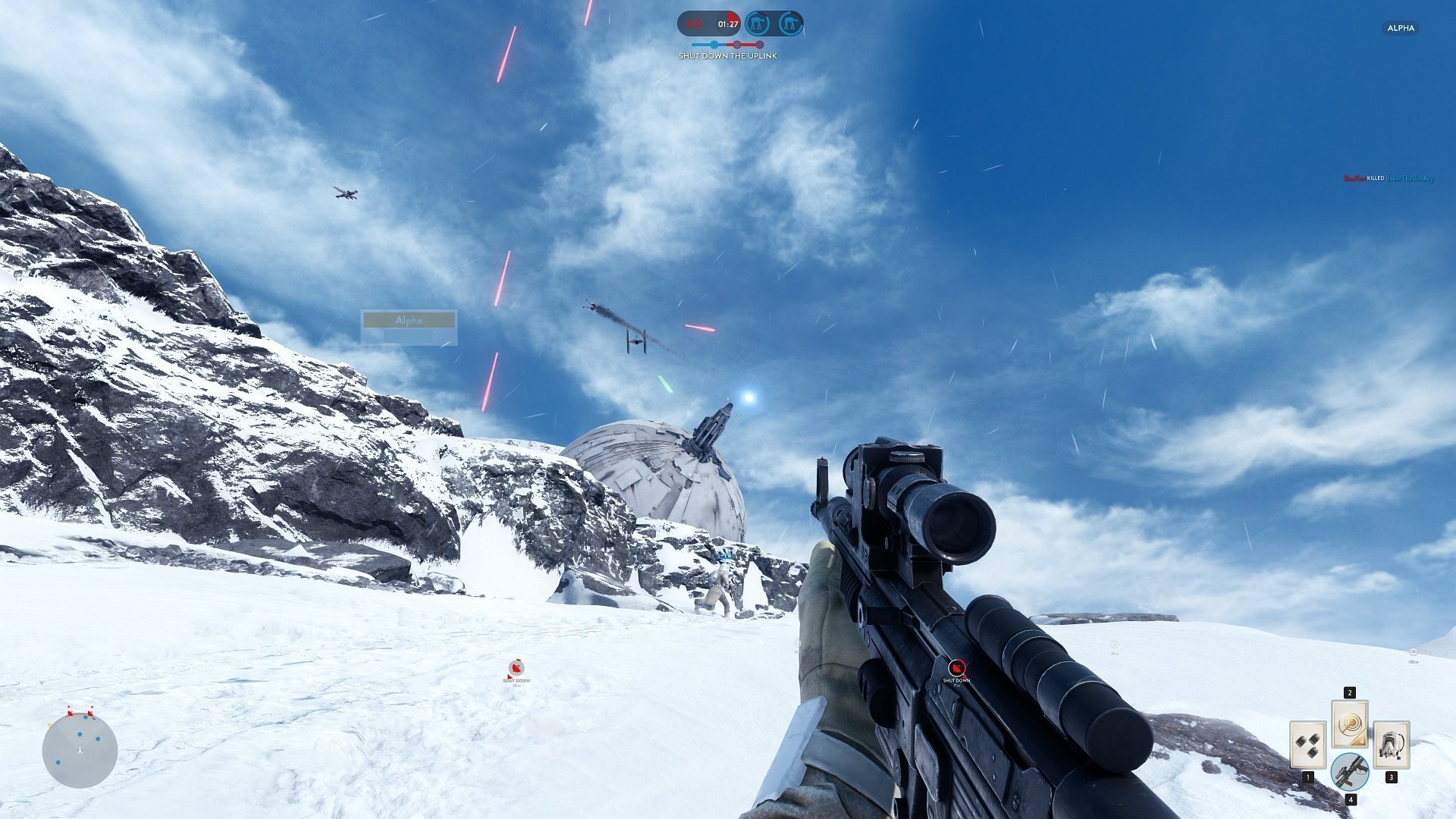Image resolution: width=1456 pixels, height=819 pixels.
Task: Select the right AT-AT walker health icon
Action: (x=790, y=23)
